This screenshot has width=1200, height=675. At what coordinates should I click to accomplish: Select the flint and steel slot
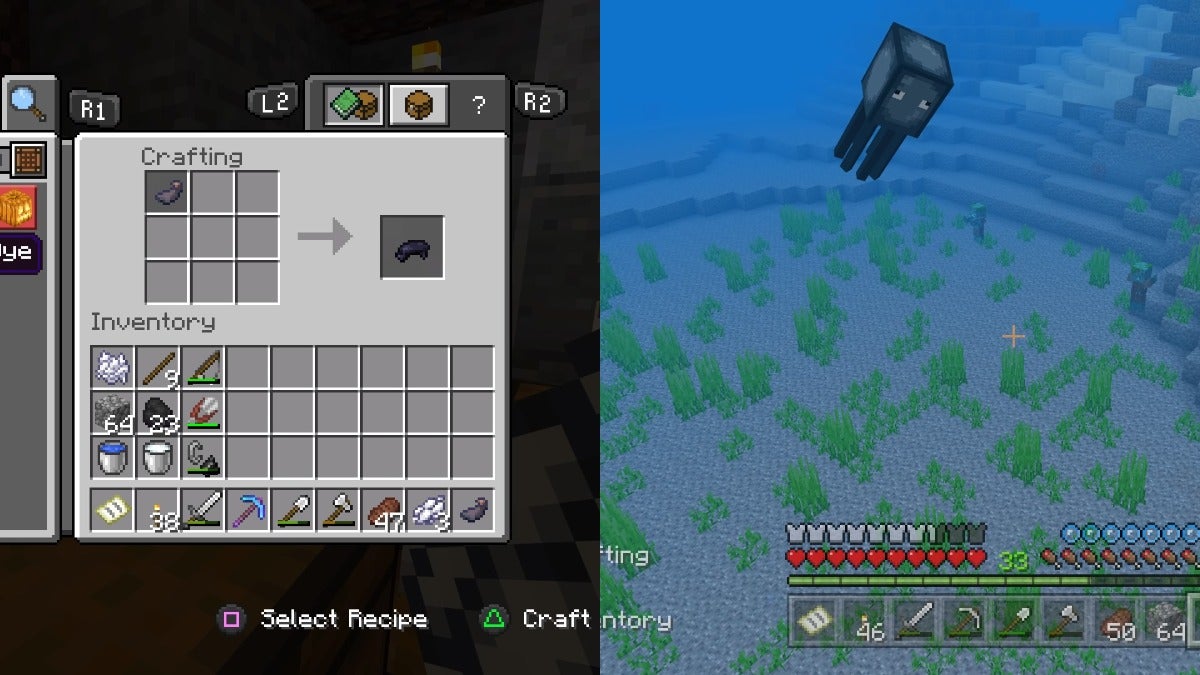(x=203, y=458)
